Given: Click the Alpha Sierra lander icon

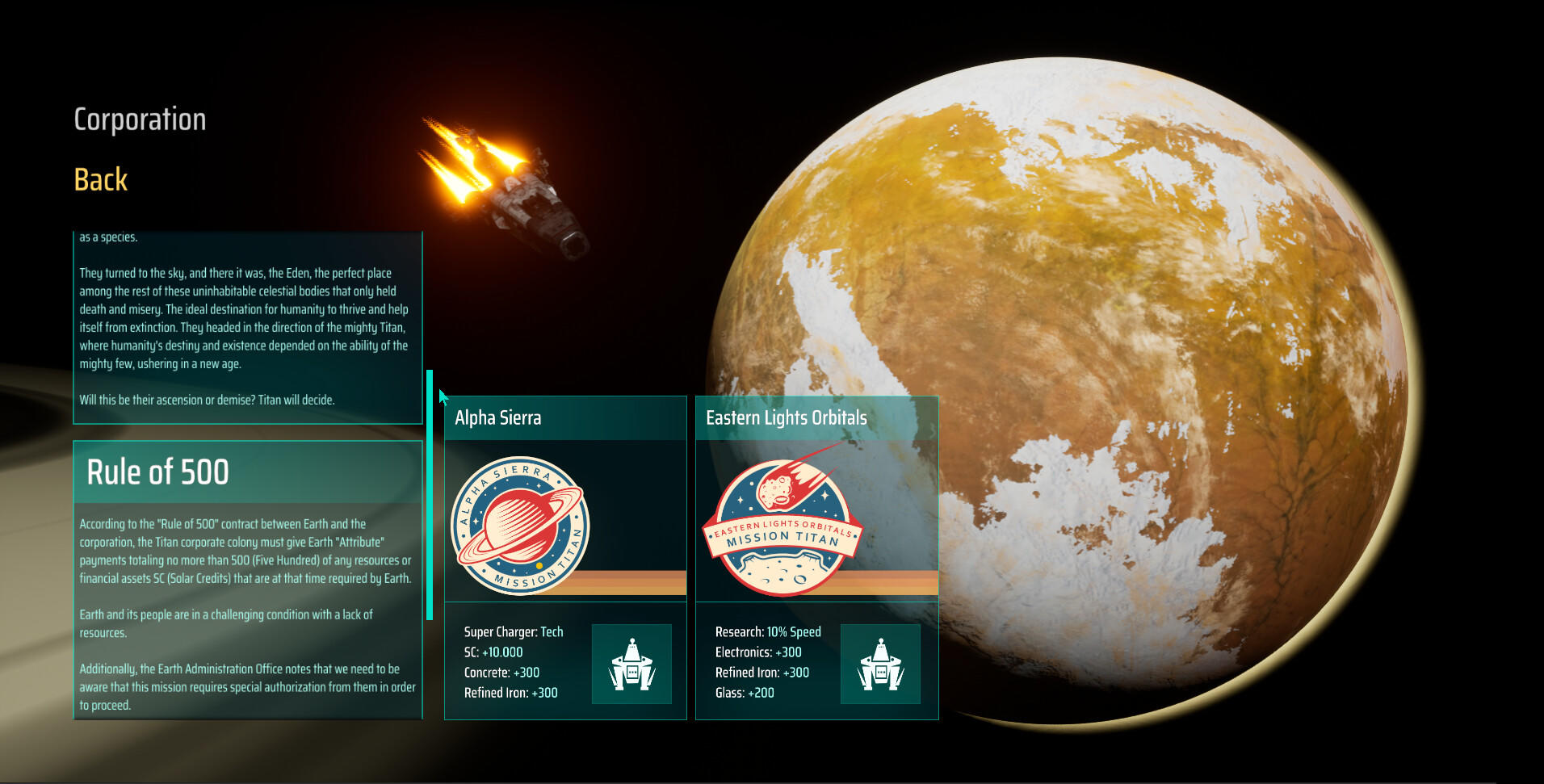Looking at the screenshot, I should pyautogui.click(x=631, y=664).
